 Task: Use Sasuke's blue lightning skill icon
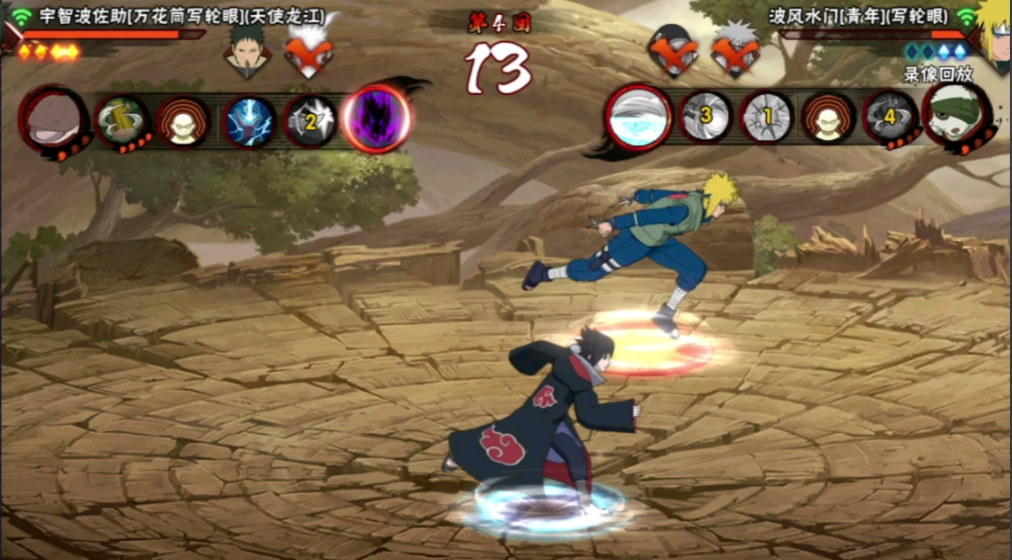pyautogui.click(x=249, y=121)
